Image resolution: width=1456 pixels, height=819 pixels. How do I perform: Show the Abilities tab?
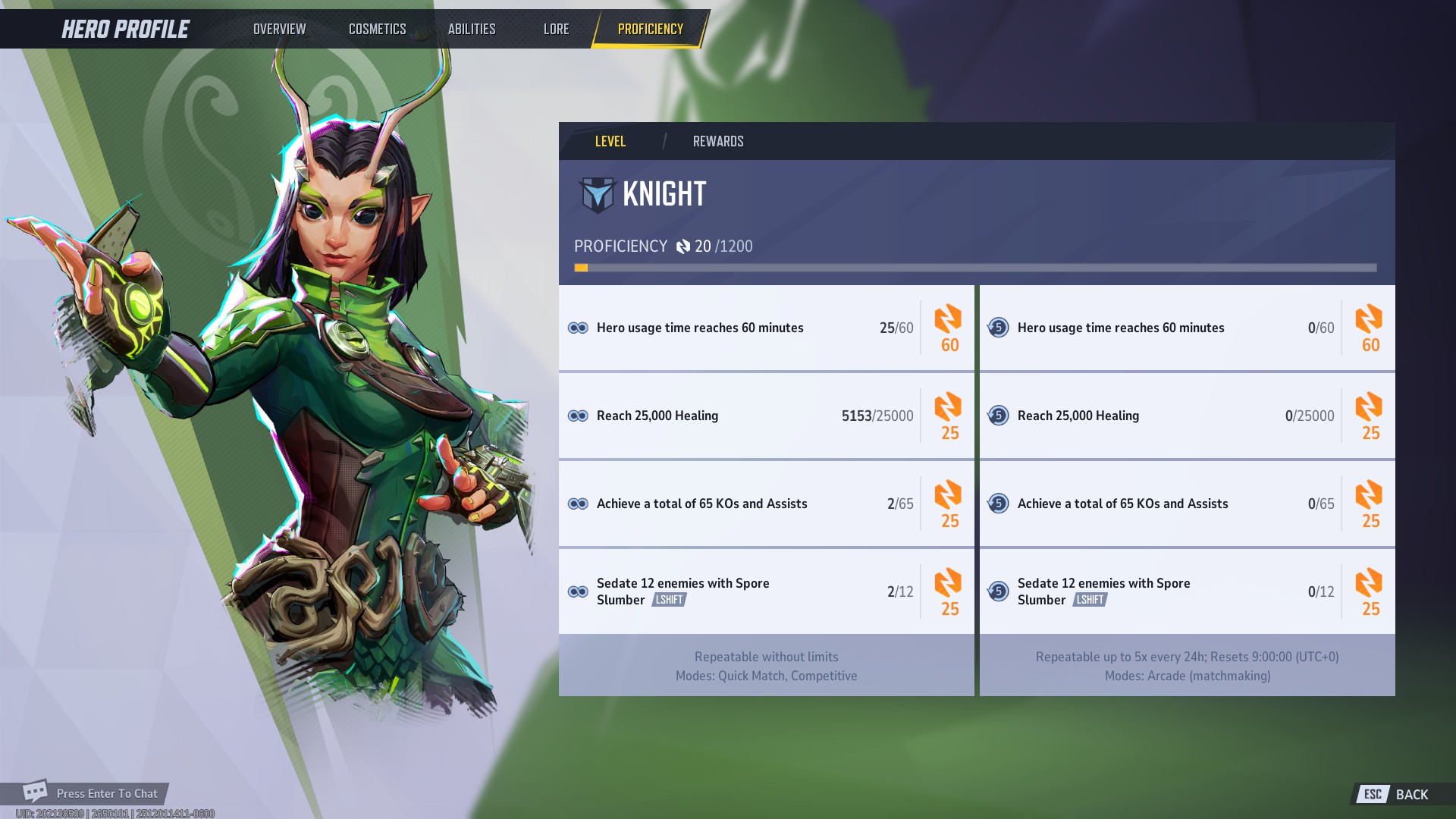click(x=471, y=29)
